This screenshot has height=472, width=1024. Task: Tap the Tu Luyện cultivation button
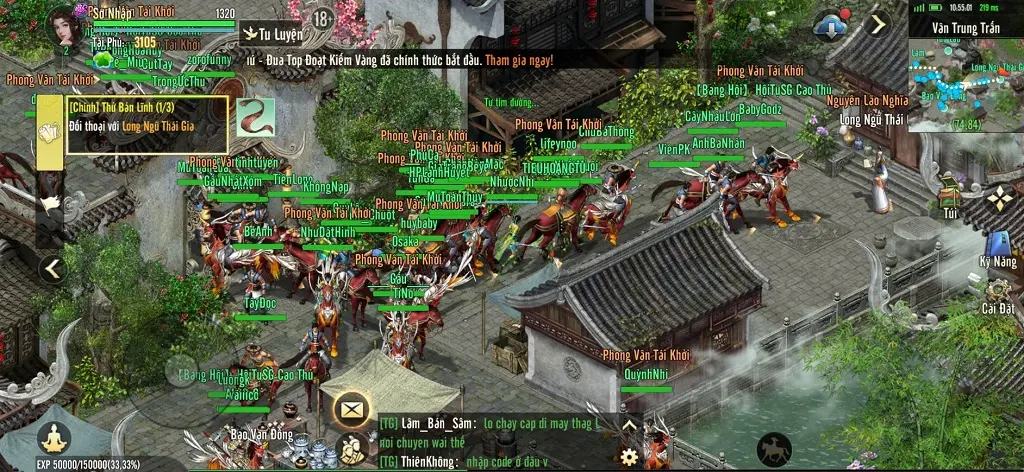pos(272,33)
